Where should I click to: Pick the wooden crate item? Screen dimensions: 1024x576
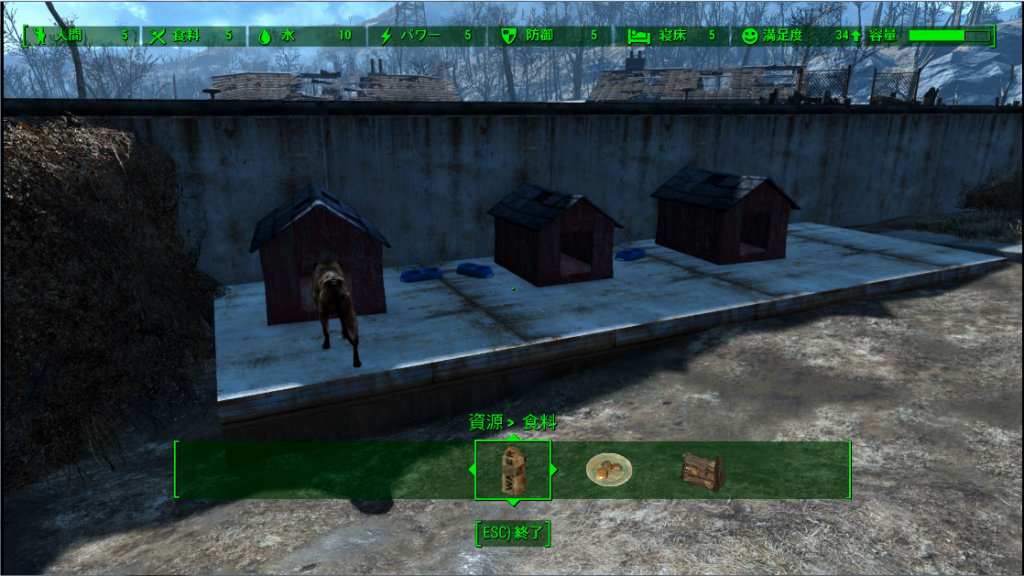[x=702, y=471]
